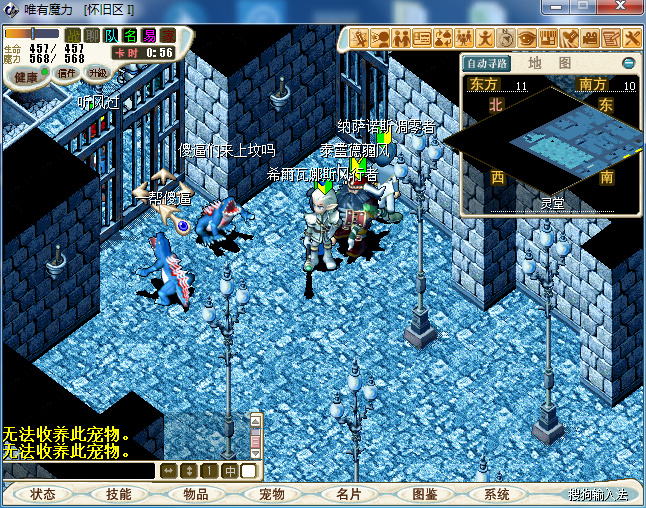
Task: Click the camera icon in top toolbar
Action: 590,38
